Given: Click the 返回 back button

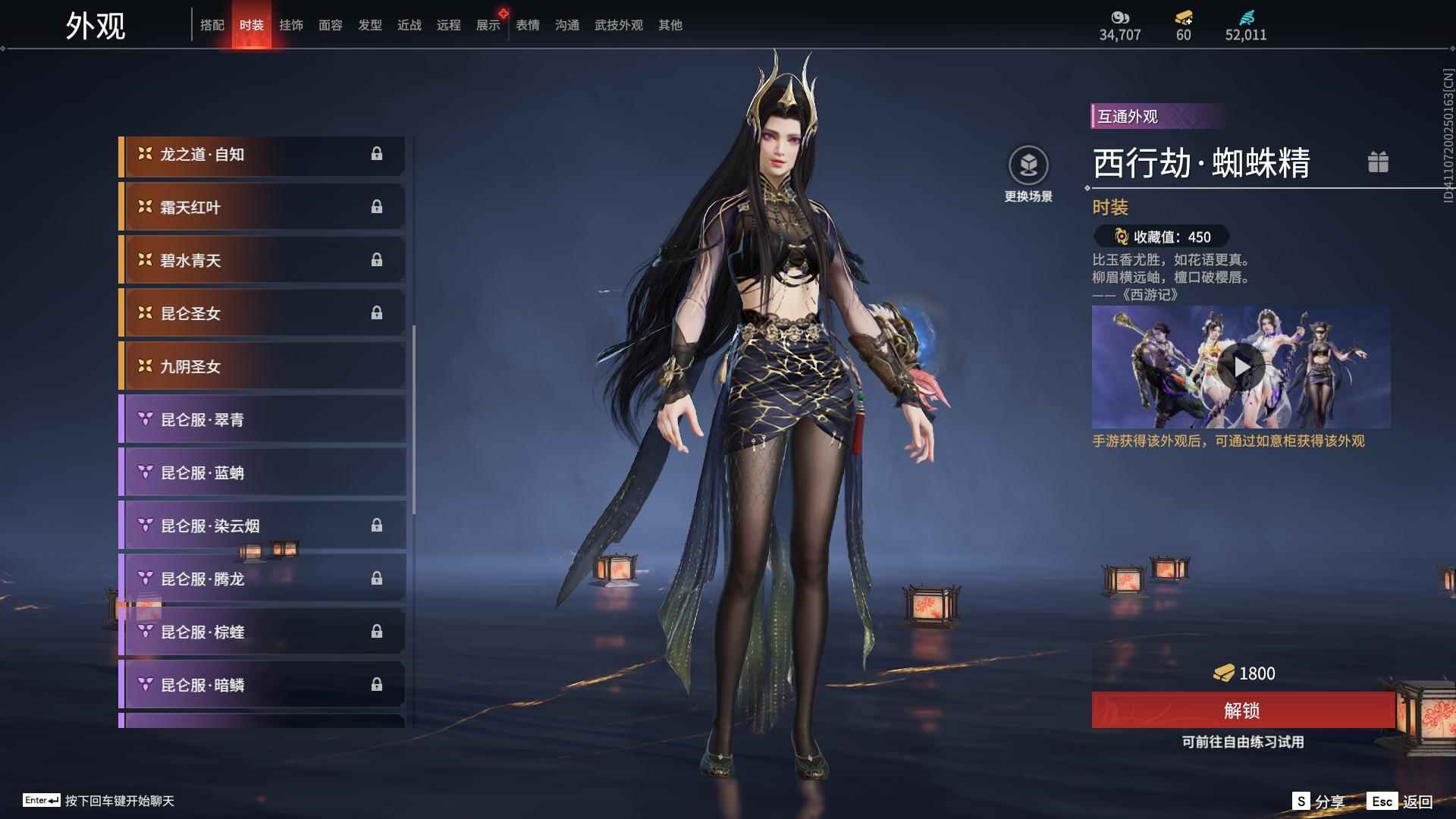Looking at the screenshot, I should coord(1401,802).
